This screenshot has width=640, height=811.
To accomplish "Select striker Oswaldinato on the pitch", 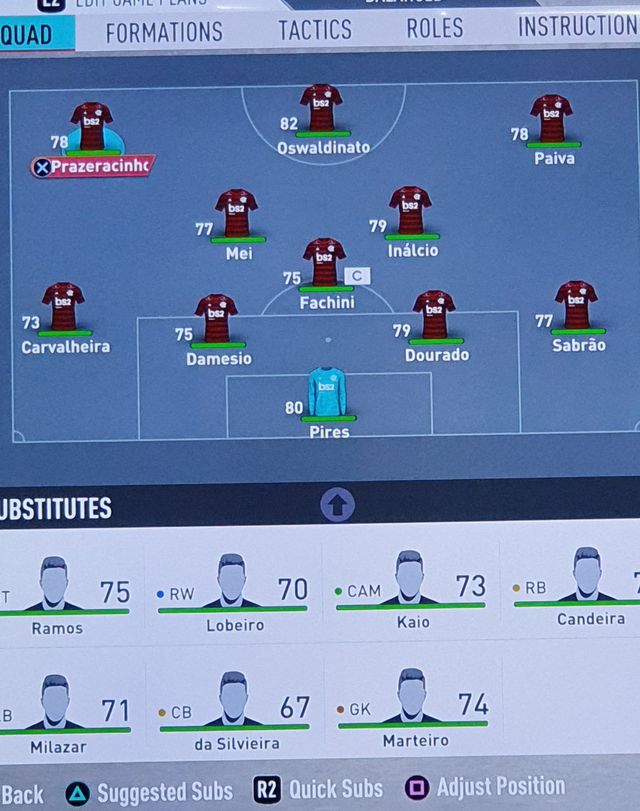I will [x=321, y=110].
